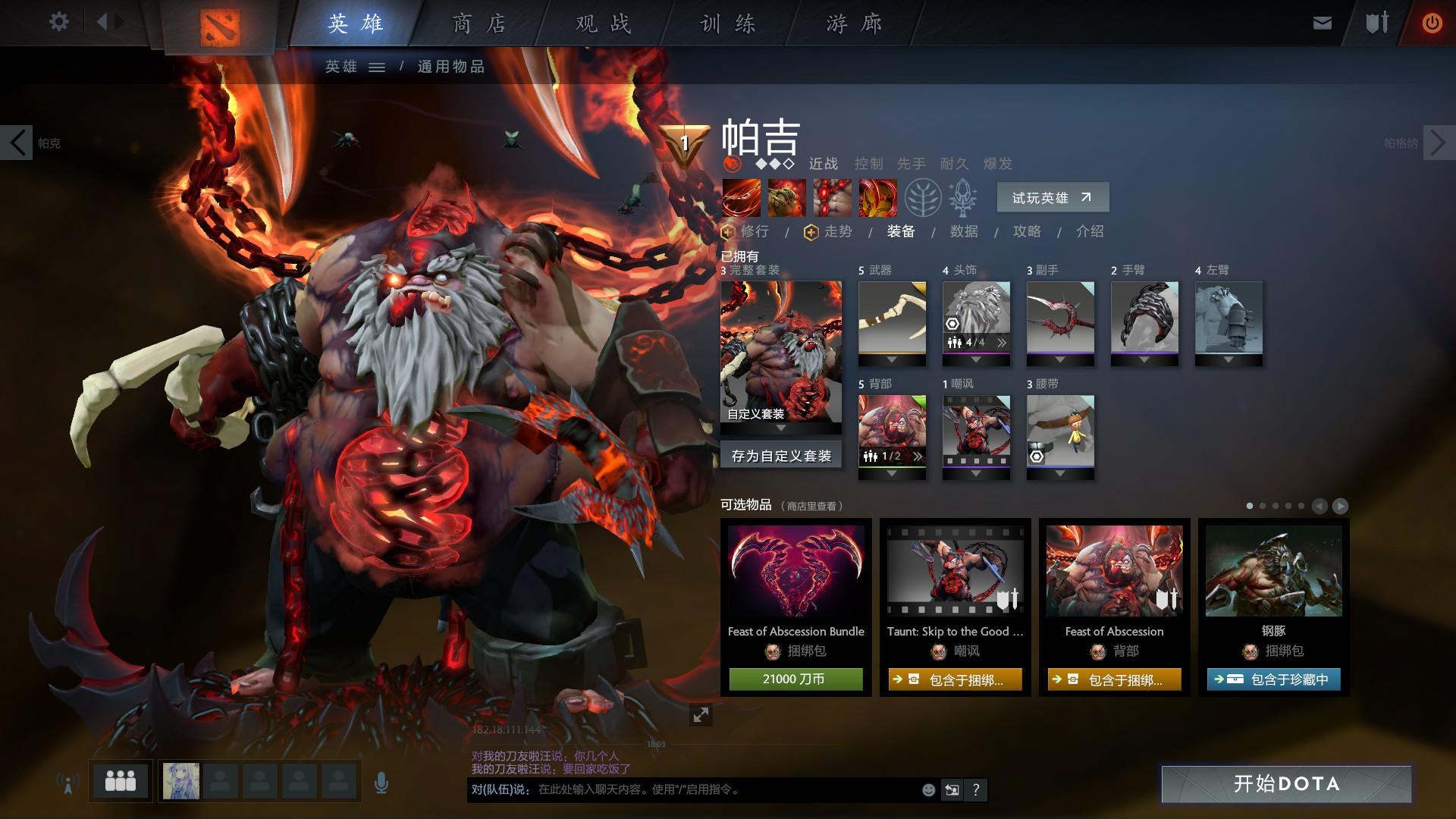The image size is (1456, 819).
Task: Select the 武器 weapon slot item
Action: click(892, 318)
